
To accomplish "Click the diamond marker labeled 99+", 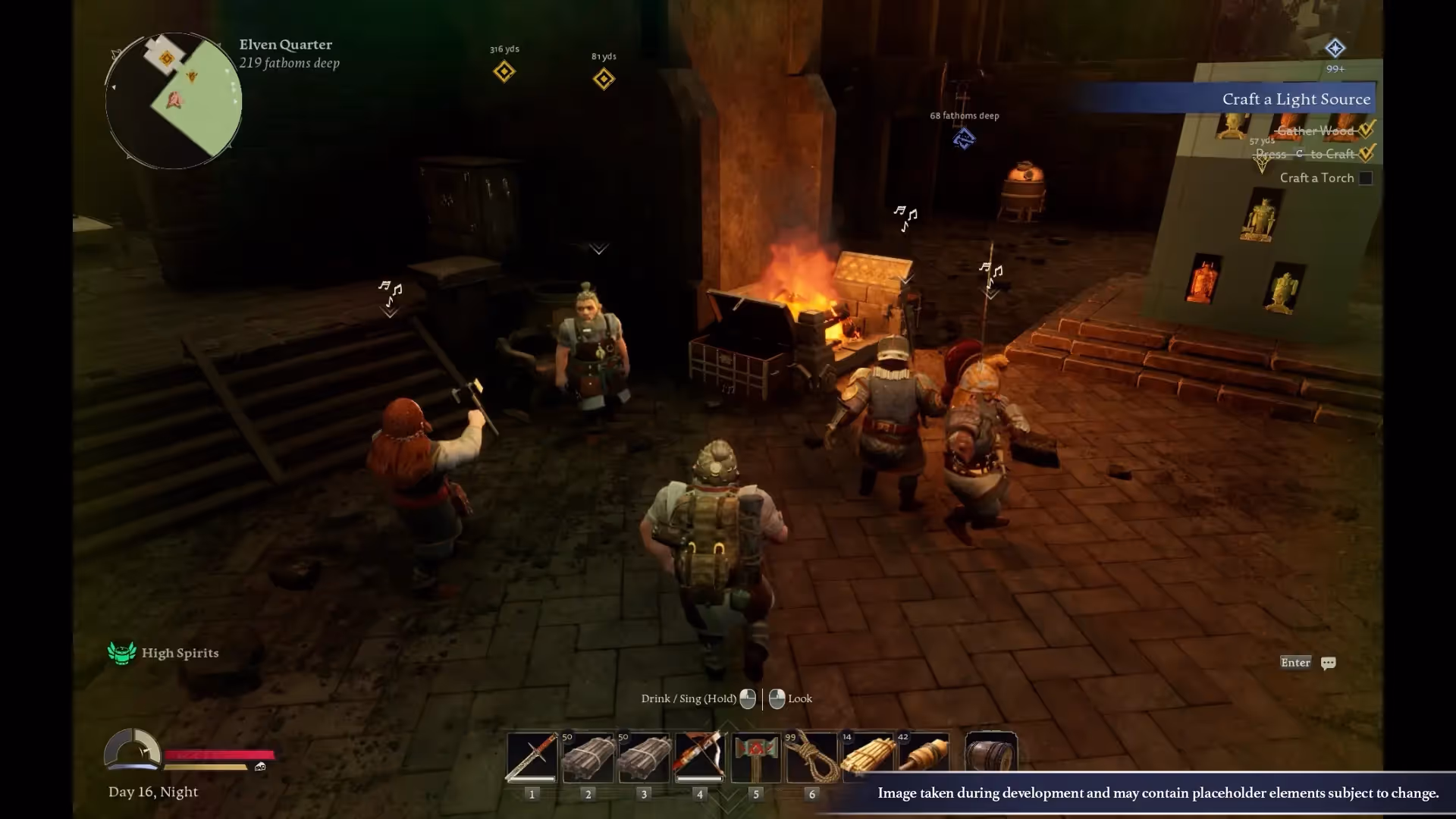I will pyautogui.click(x=1335, y=49).
